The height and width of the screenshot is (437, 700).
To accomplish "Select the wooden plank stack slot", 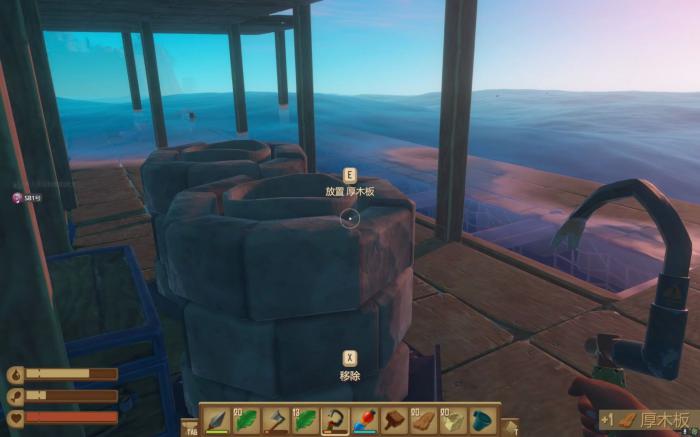I will point(424,420).
